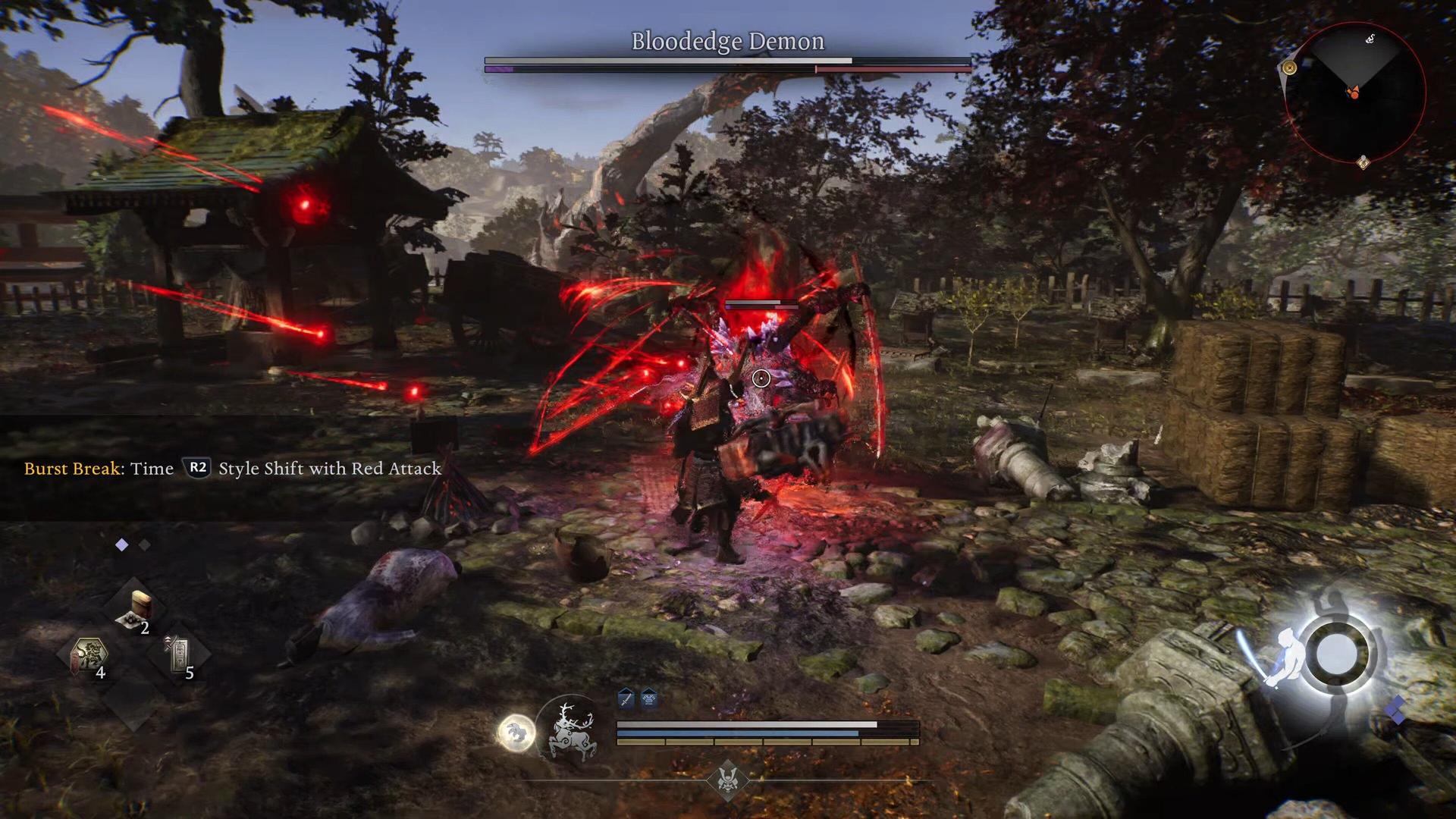Click the samurai helmet style indicator
Screen dimensions: 1456x819
click(x=727, y=780)
